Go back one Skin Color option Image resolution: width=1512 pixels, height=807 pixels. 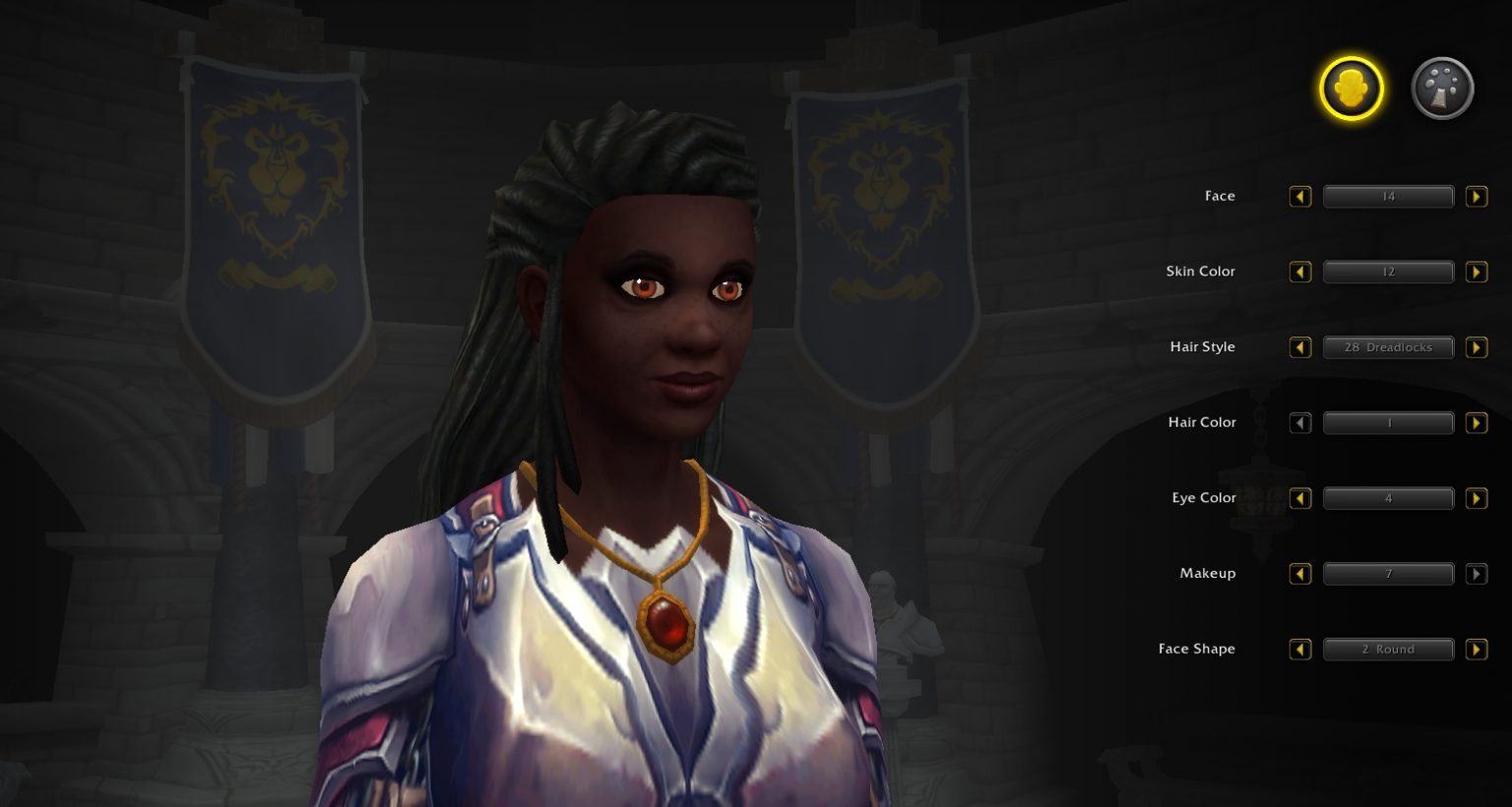(x=1300, y=272)
